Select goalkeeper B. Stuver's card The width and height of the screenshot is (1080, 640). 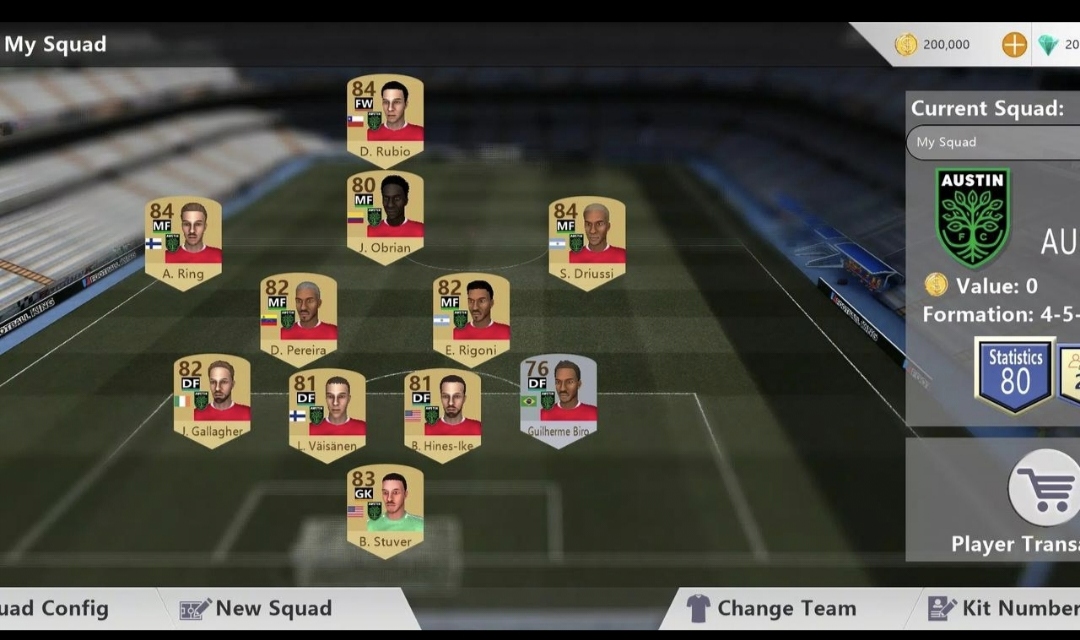[x=385, y=508]
